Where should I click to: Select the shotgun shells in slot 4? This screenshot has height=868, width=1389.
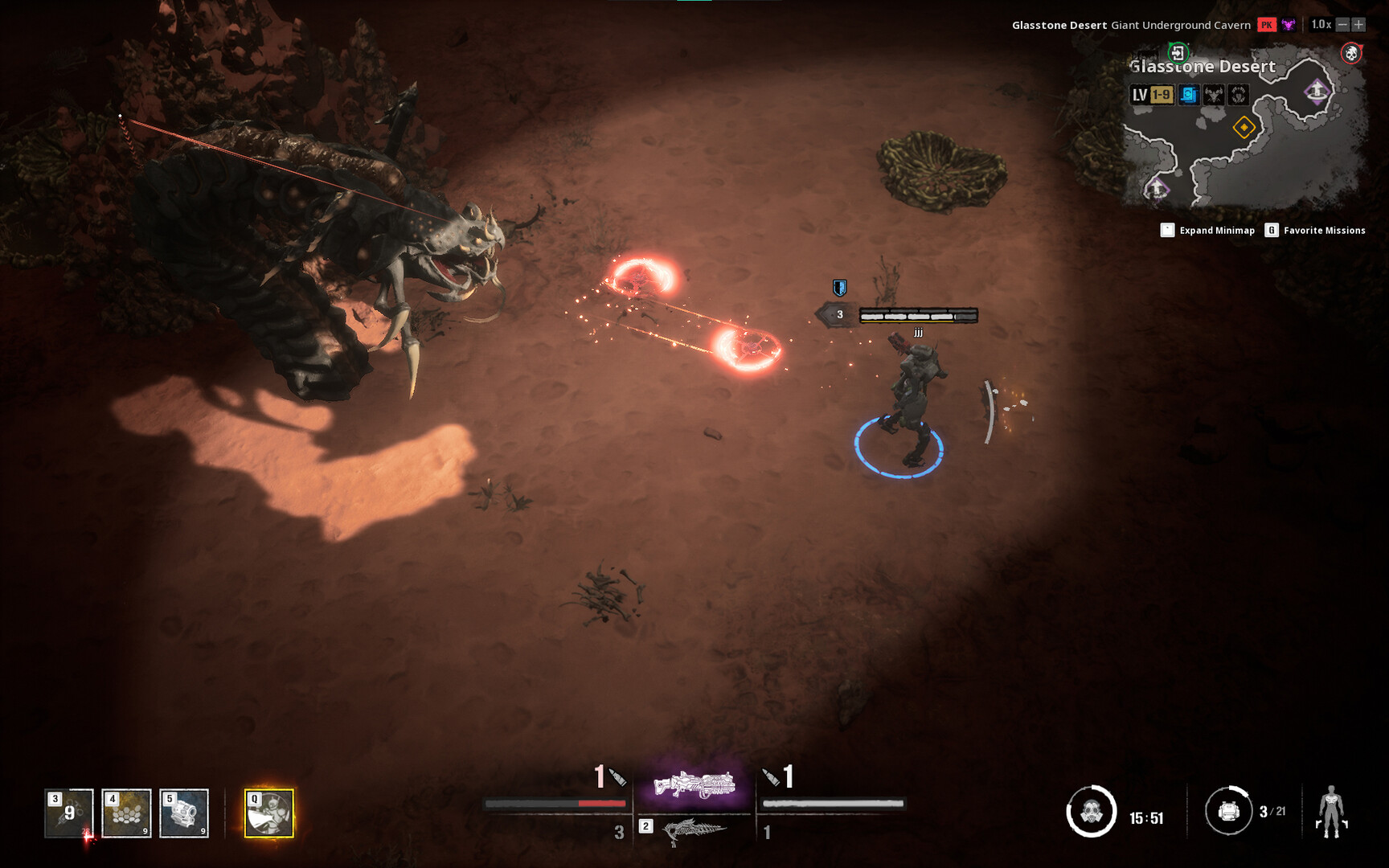coord(126,812)
